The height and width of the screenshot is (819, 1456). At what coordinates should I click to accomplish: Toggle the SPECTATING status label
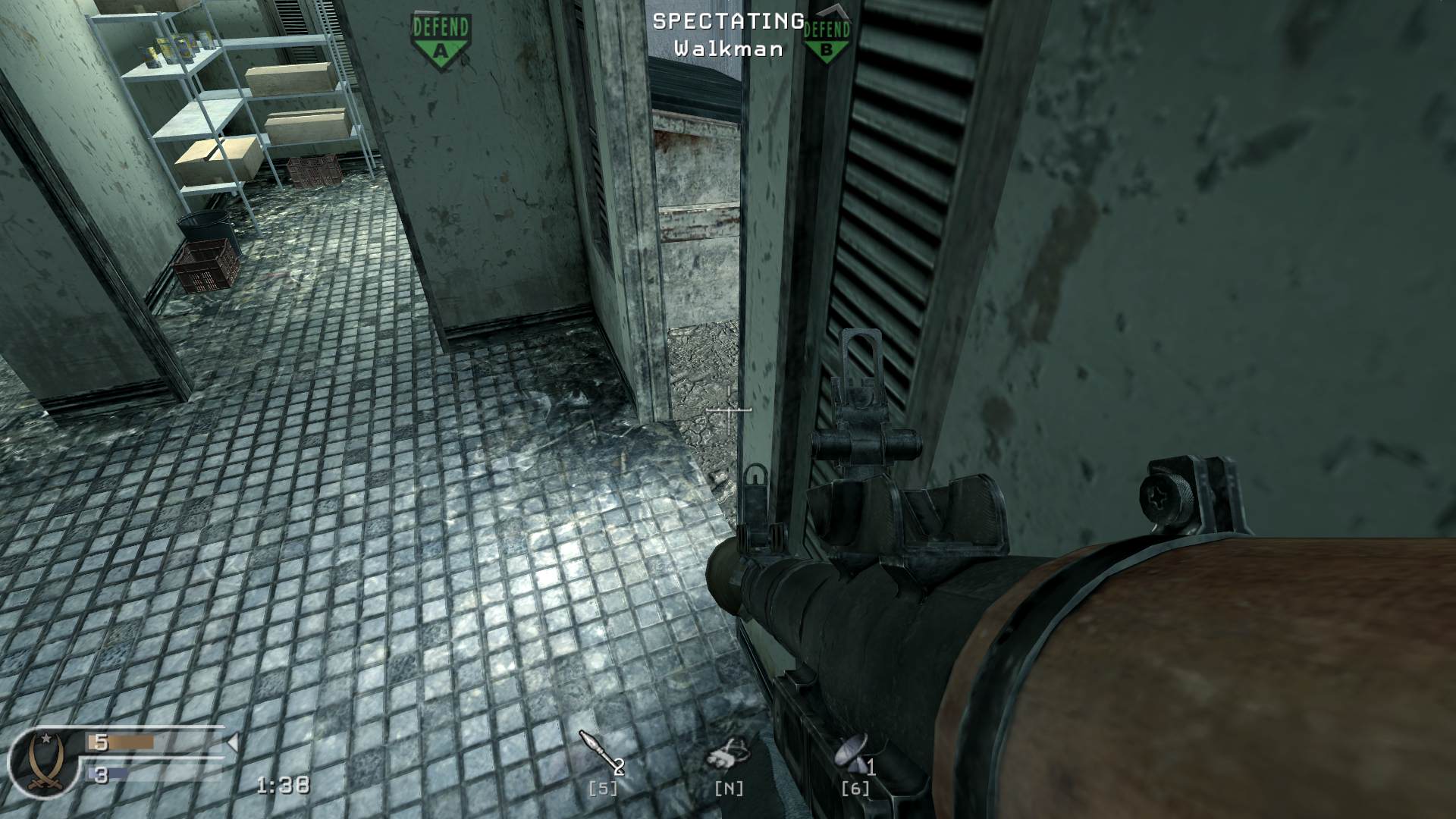pos(726,23)
